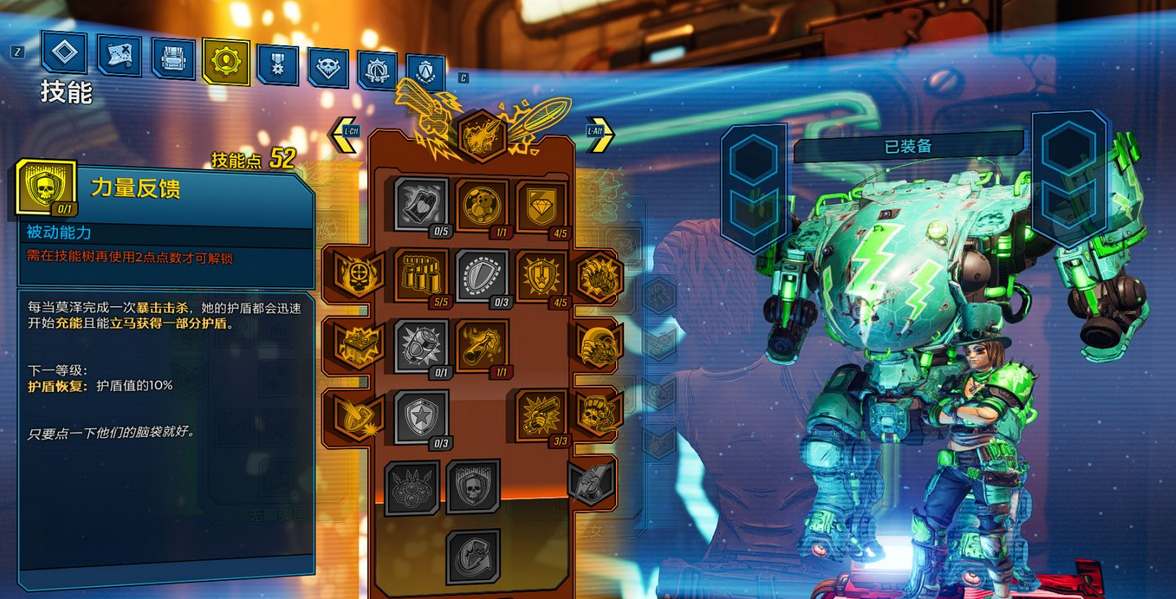Select the action skill hexagon at tree top
The width and height of the screenshot is (1176, 599).
click(x=481, y=134)
